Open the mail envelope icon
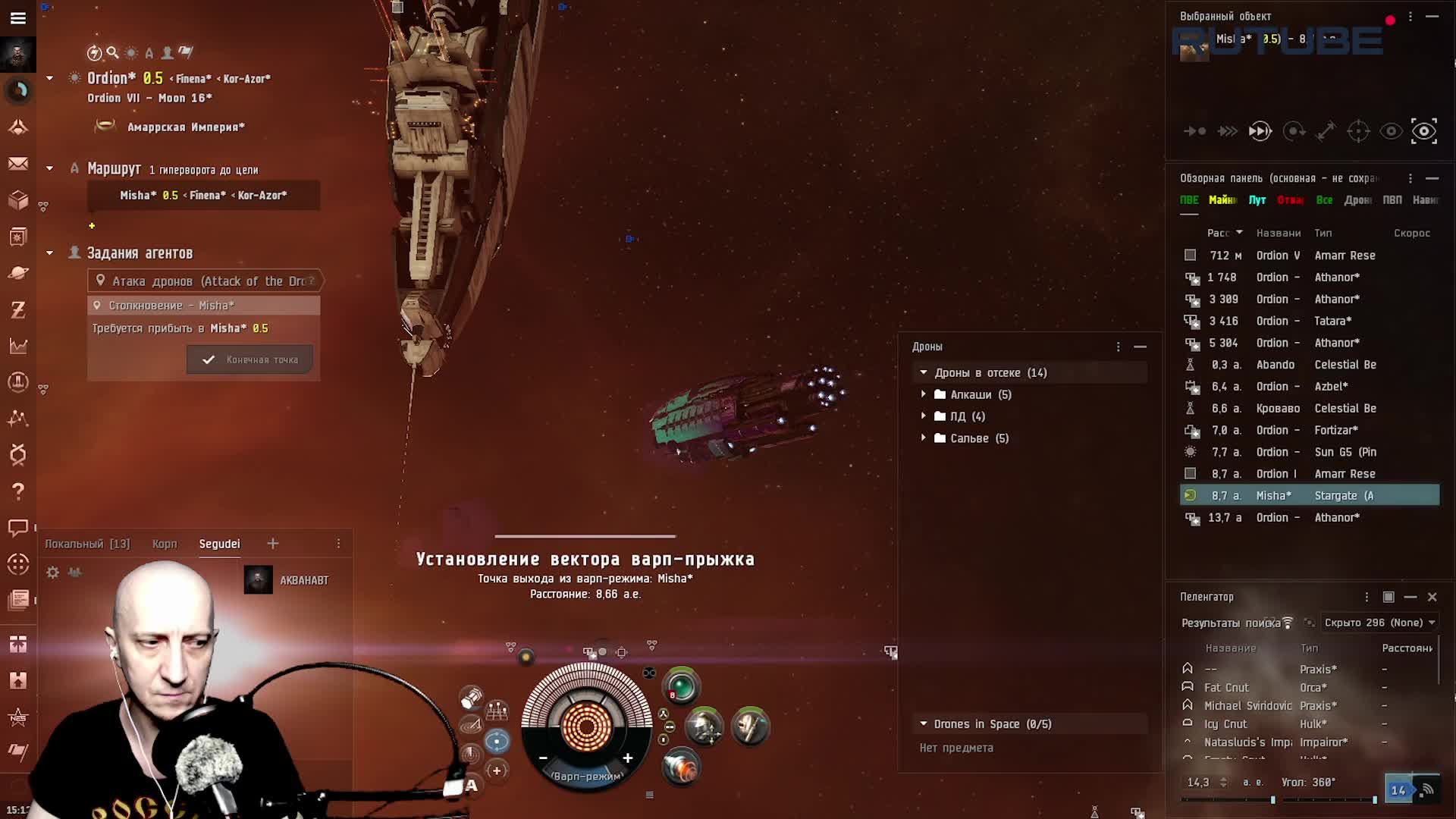 point(18,164)
